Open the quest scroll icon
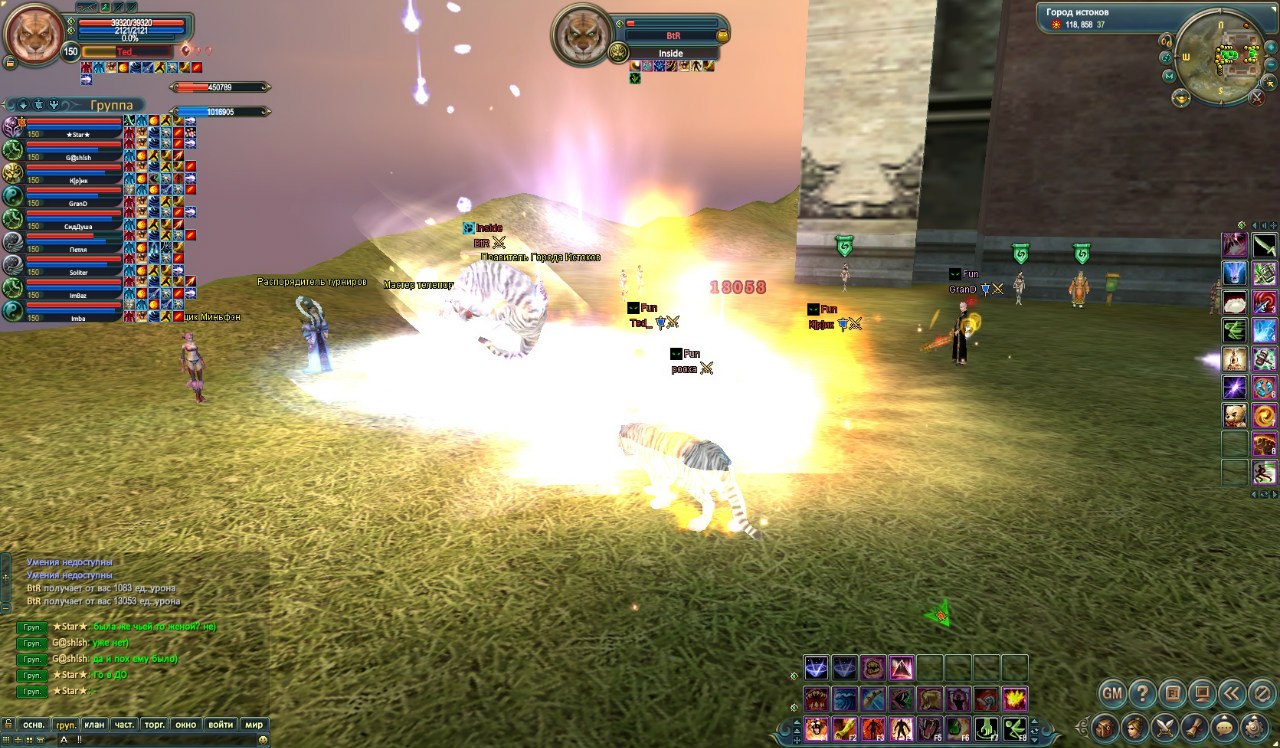 tap(1194, 727)
